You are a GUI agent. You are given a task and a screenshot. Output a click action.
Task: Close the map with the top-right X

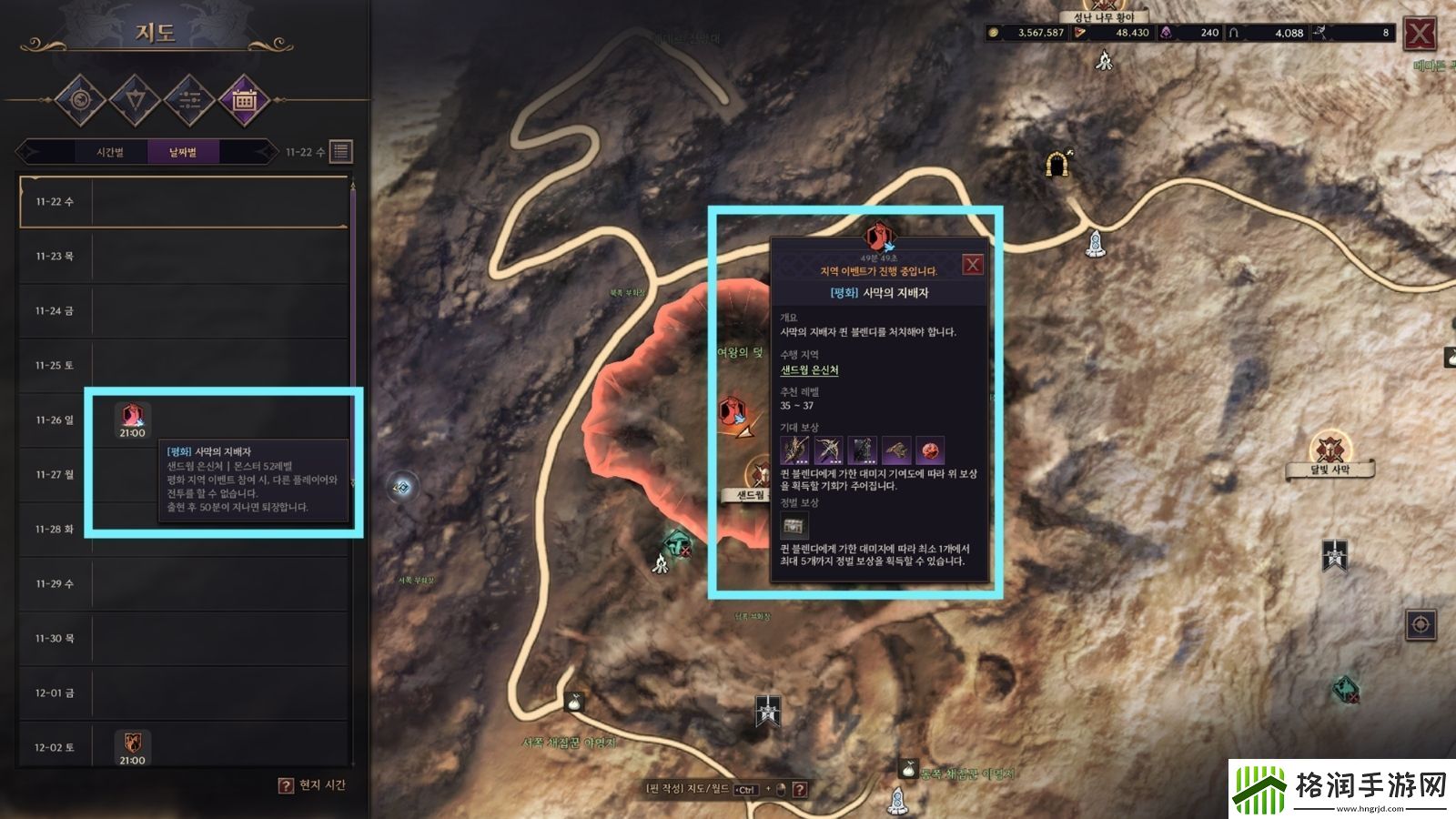click(1420, 35)
